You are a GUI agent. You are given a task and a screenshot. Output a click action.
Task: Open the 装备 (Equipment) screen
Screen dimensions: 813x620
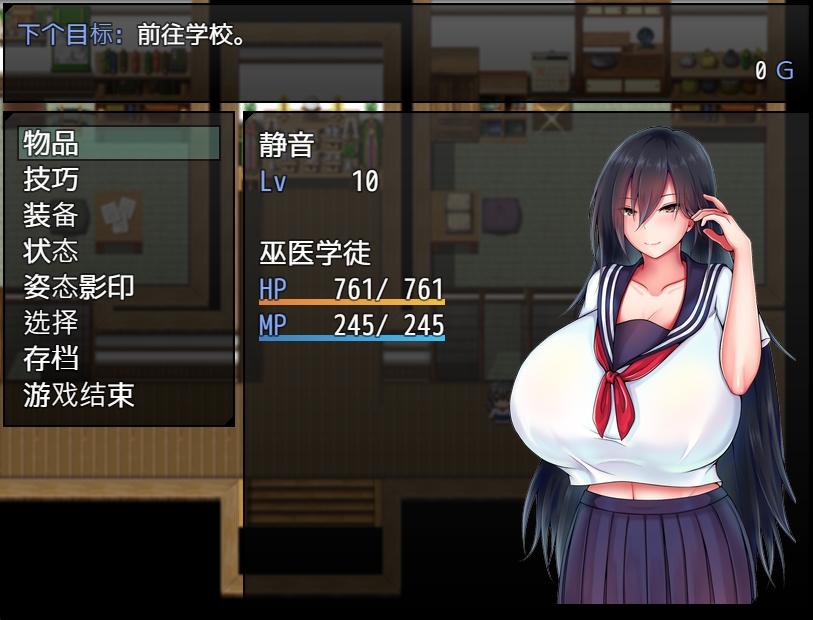pyautogui.click(x=119, y=215)
